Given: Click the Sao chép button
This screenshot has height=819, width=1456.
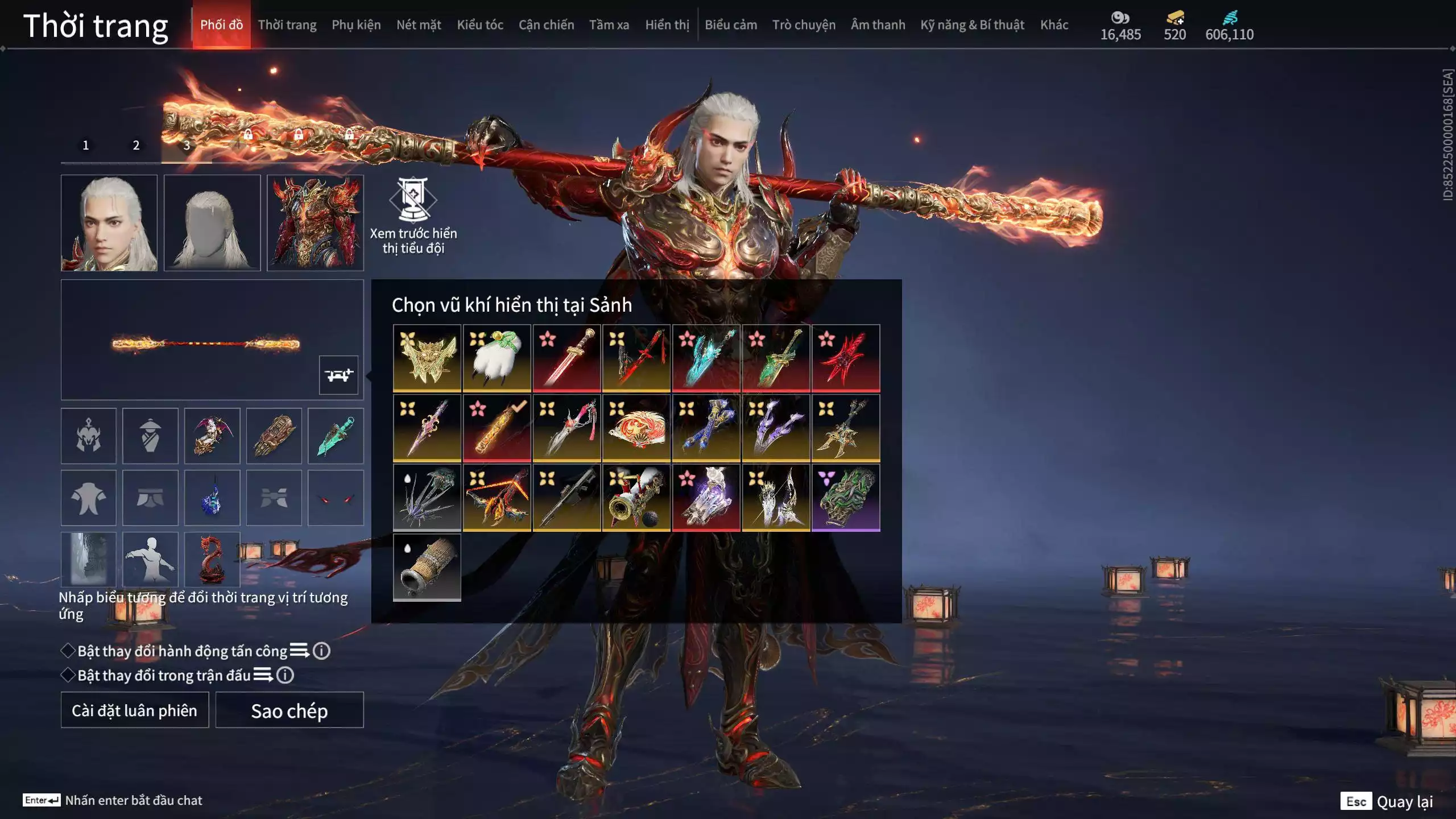Looking at the screenshot, I should point(289,710).
